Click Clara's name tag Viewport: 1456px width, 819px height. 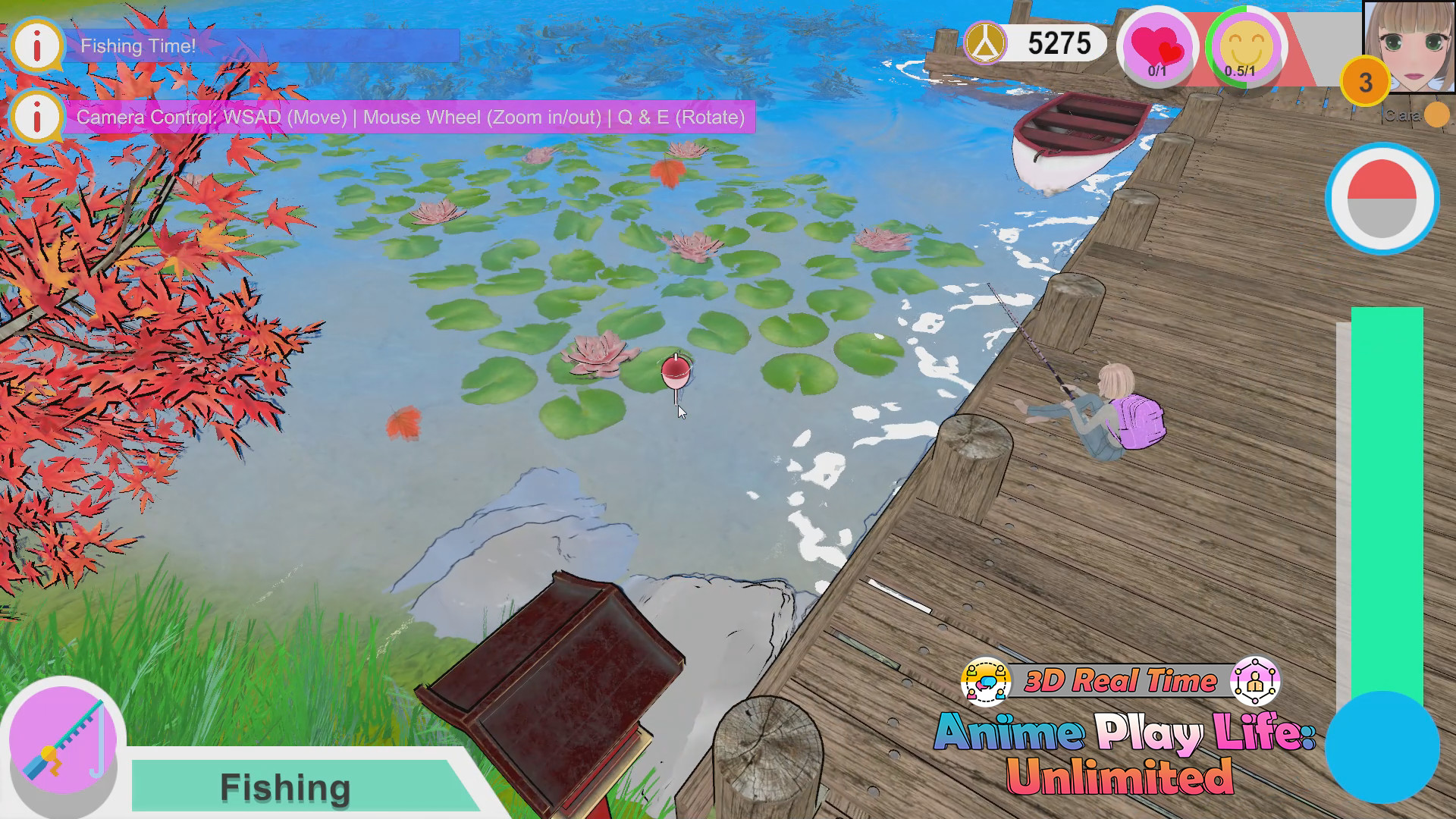point(1401,115)
